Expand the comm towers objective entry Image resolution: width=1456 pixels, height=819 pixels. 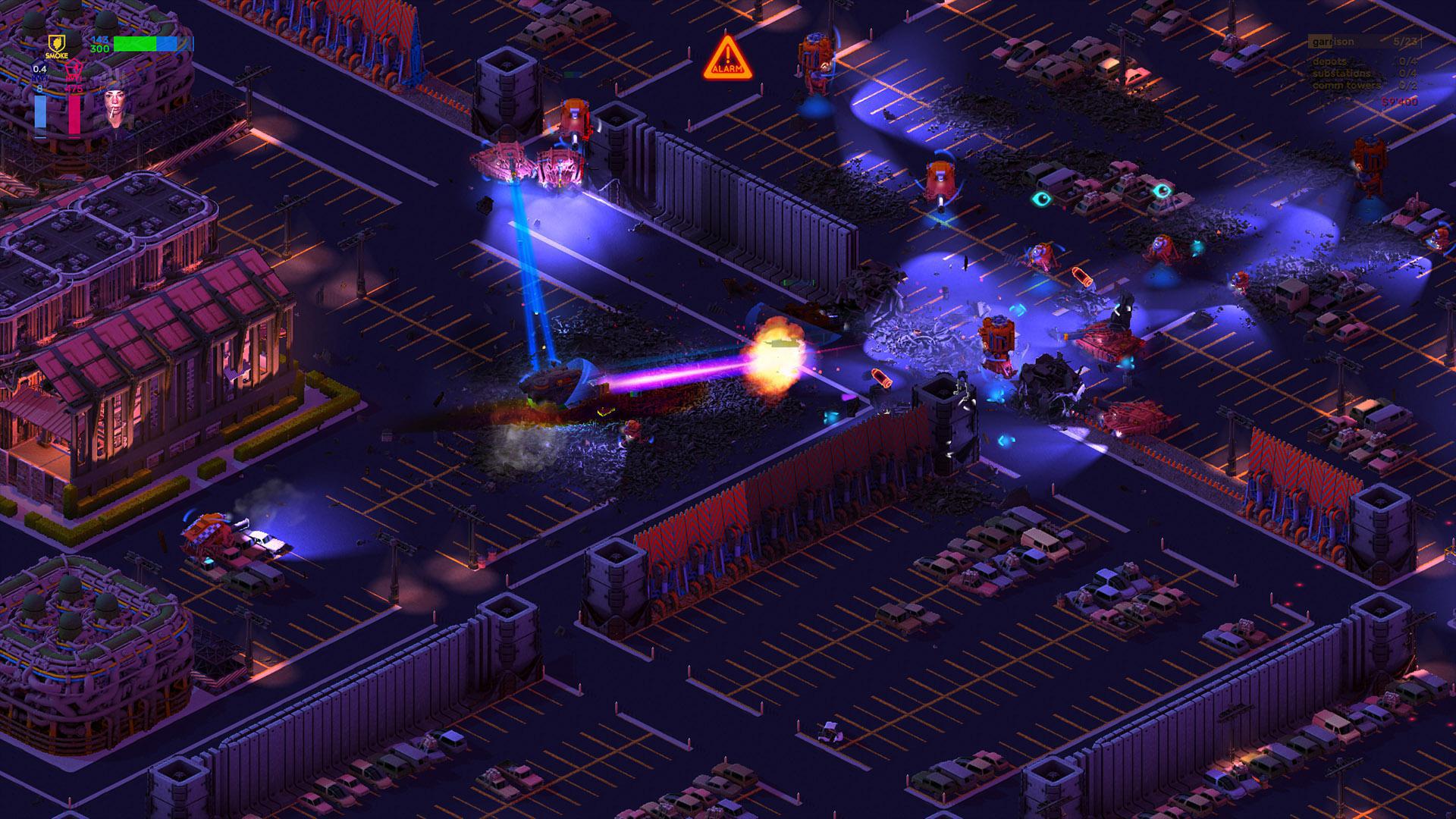pos(1346,86)
